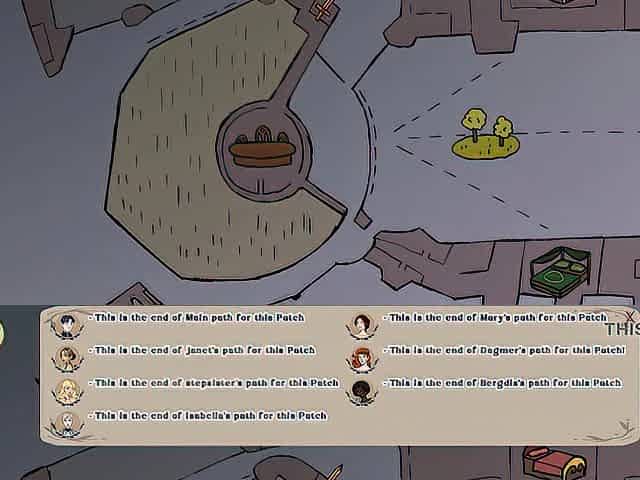640x480 pixels.
Task: Select Dagmar's path portrait
Action: [x=362, y=357]
